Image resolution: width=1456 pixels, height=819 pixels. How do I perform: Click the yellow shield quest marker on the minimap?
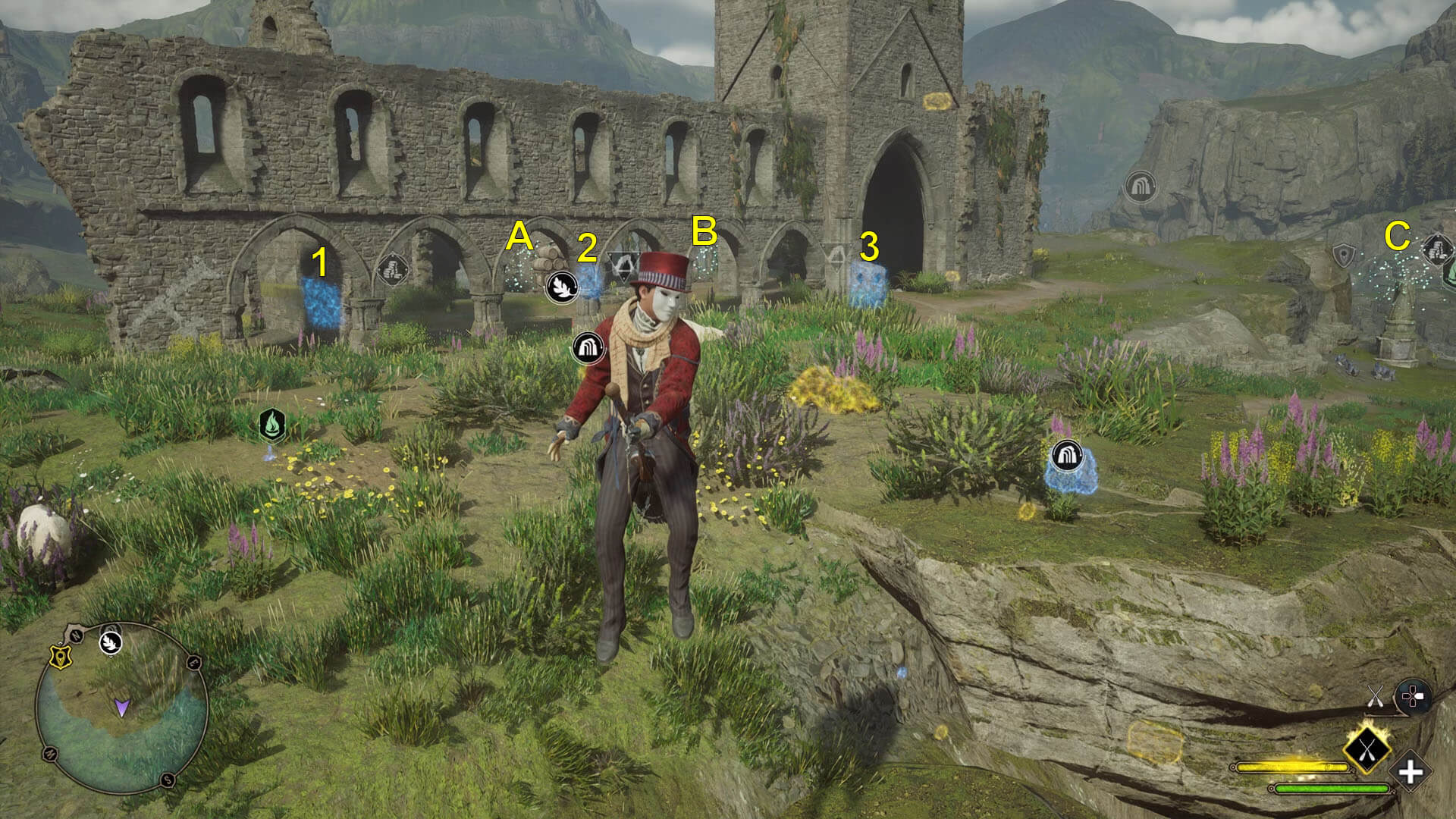60,657
